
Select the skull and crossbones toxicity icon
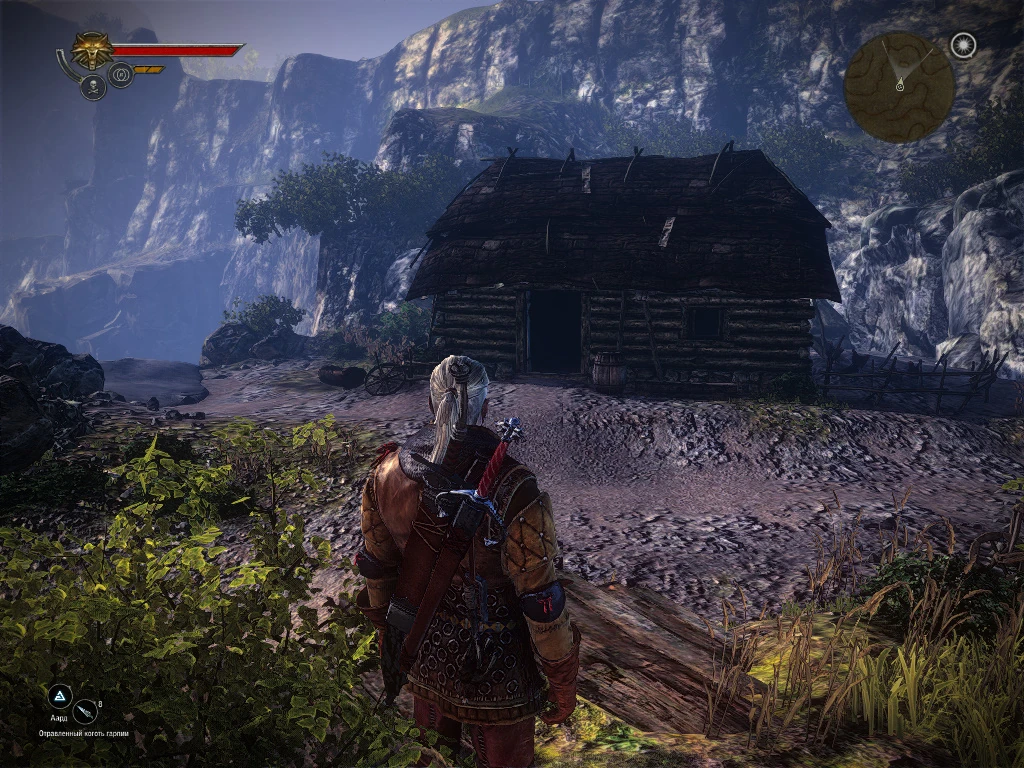(x=93, y=87)
